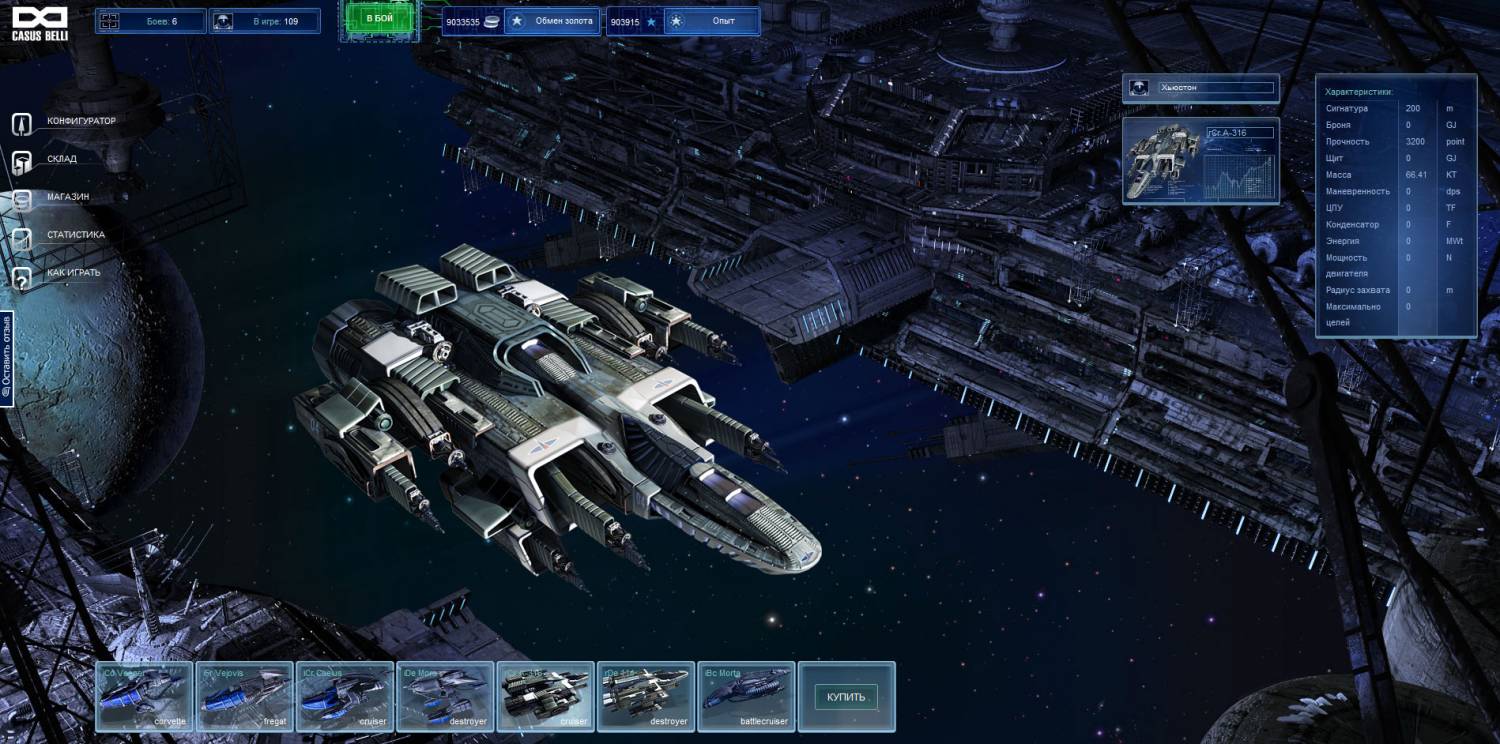Click the Casus Belli logo
Image resolution: width=1500 pixels, height=744 pixels.
[40, 23]
